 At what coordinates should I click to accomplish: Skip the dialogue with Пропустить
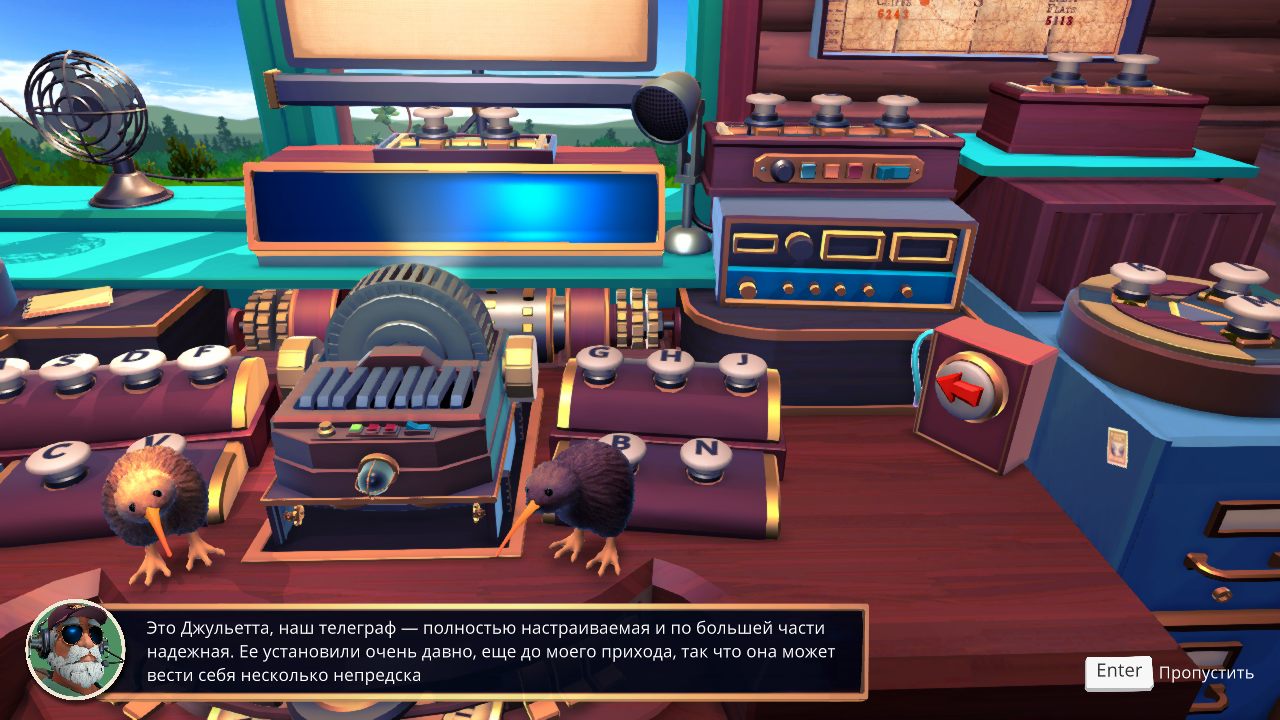tap(1204, 672)
